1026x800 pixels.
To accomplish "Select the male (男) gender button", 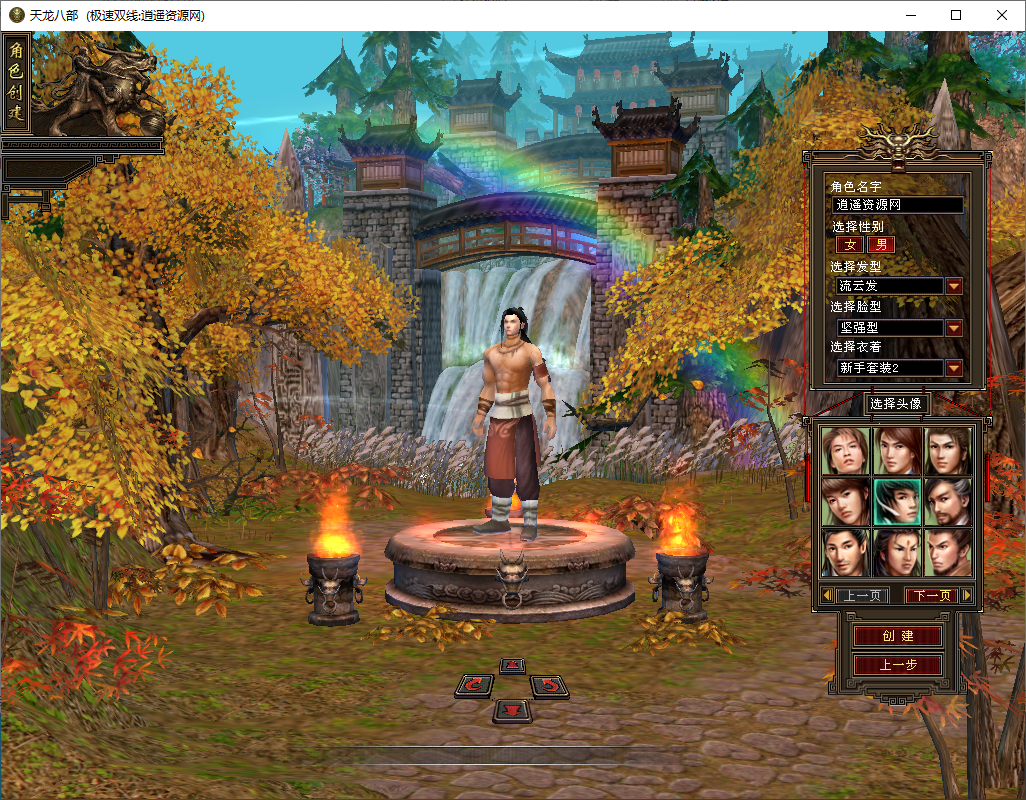I will tap(881, 244).
